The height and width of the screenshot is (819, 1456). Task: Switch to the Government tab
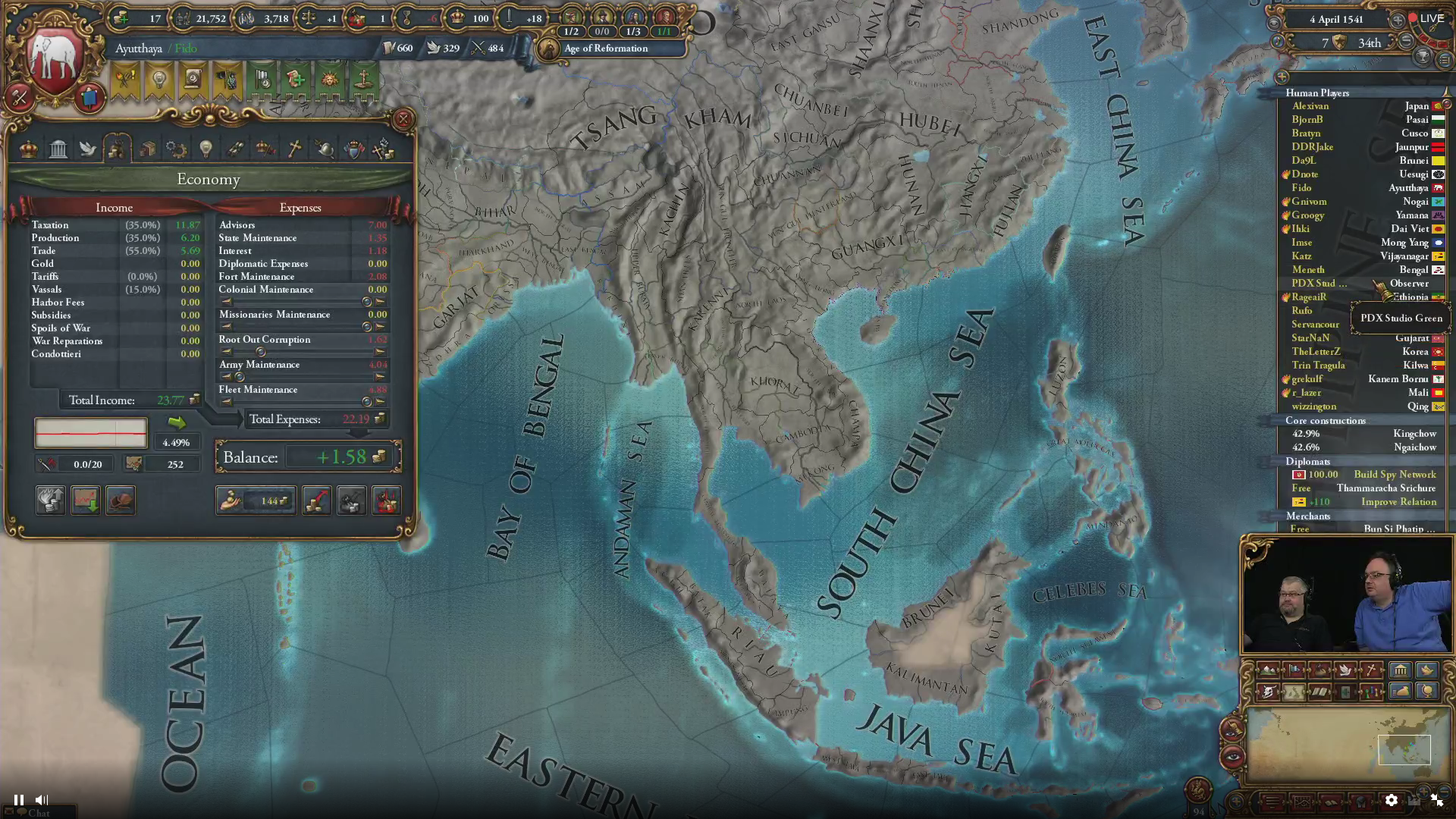coord(58,148)
